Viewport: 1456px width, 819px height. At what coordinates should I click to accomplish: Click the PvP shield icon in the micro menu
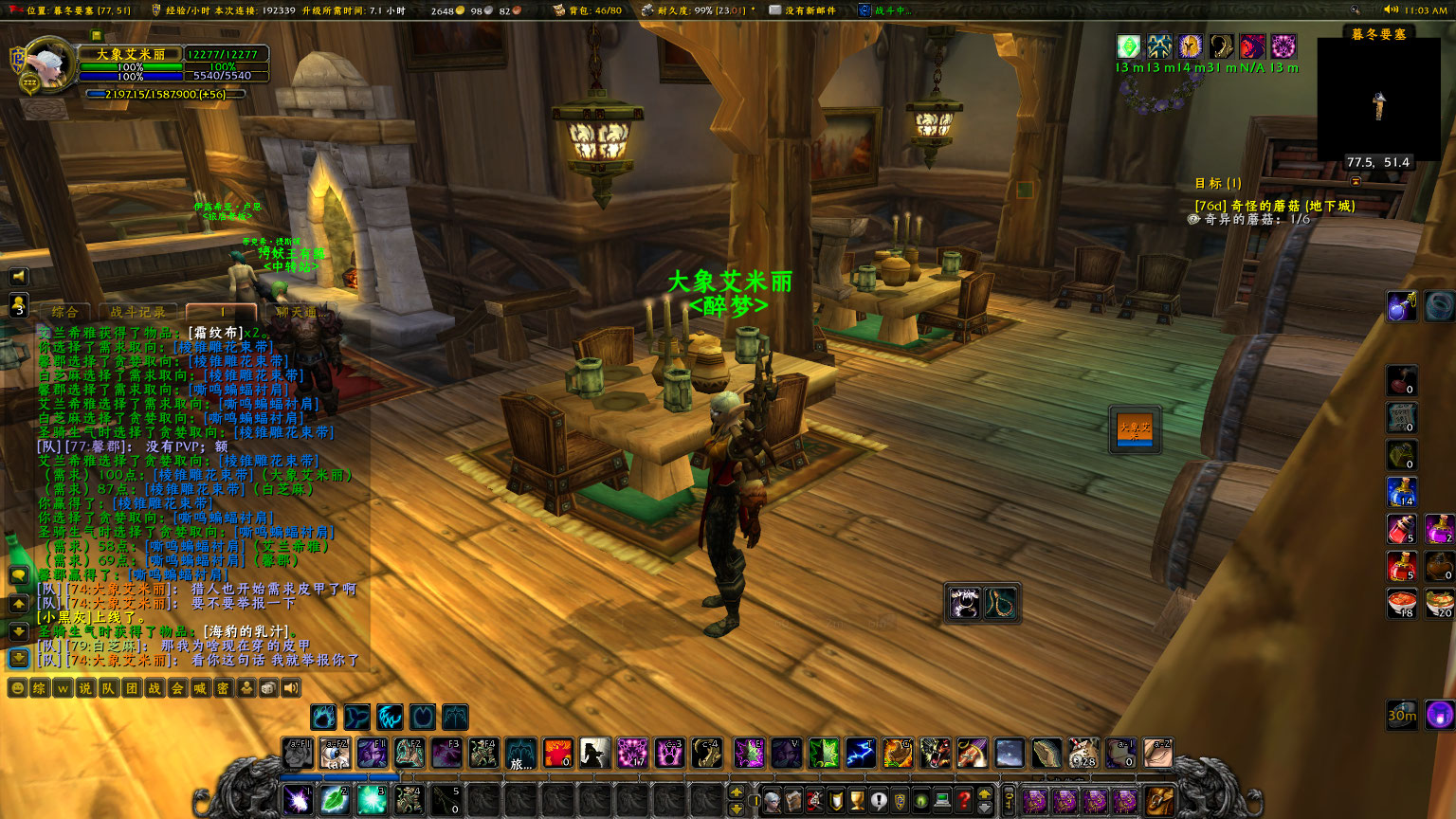tap(899, 799)
